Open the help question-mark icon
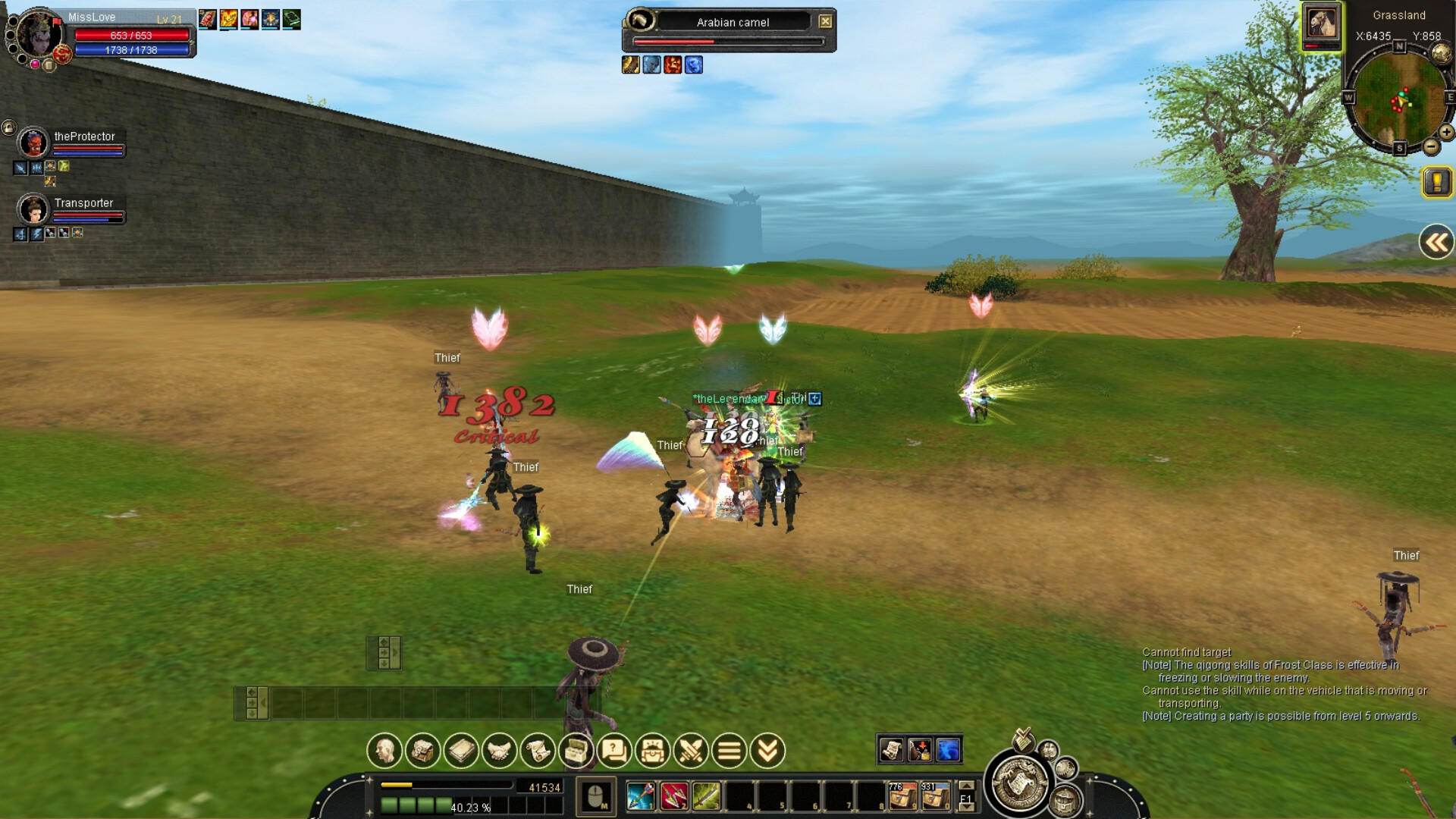This screenshot has width=1456, height=819. click(x=616, y=752)
